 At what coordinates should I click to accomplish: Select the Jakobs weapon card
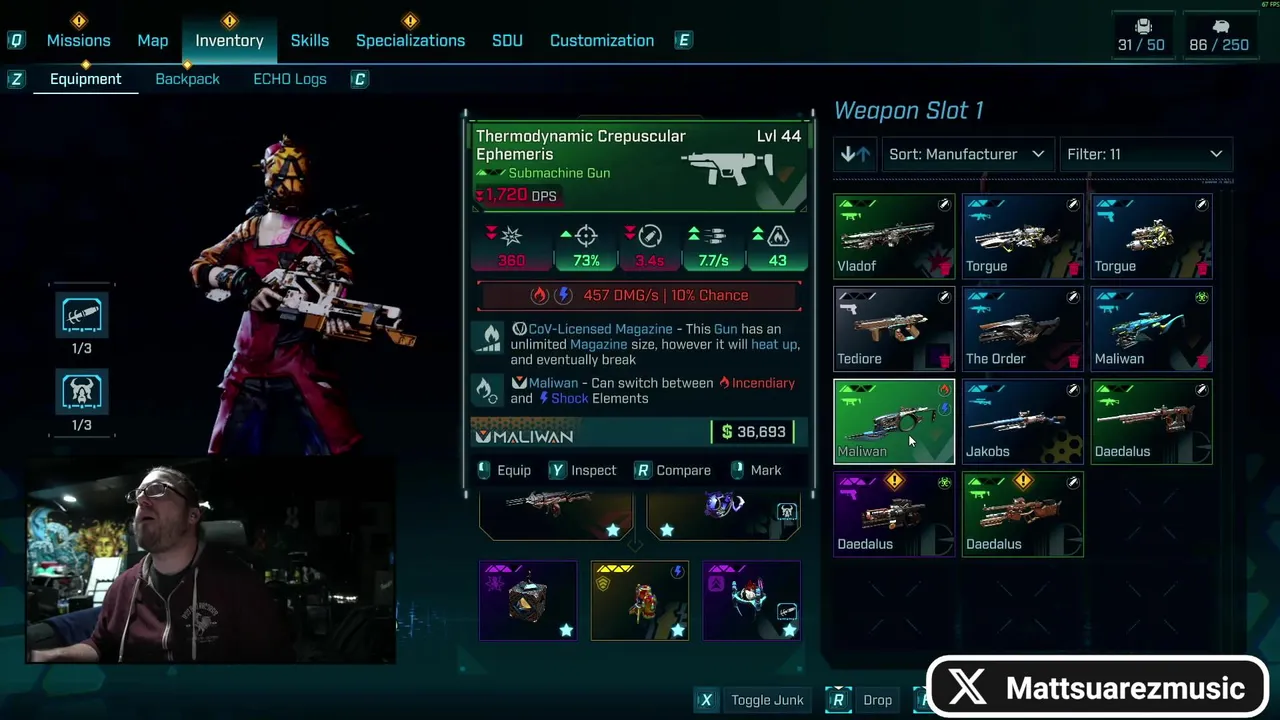click(x=1022, y=421)
